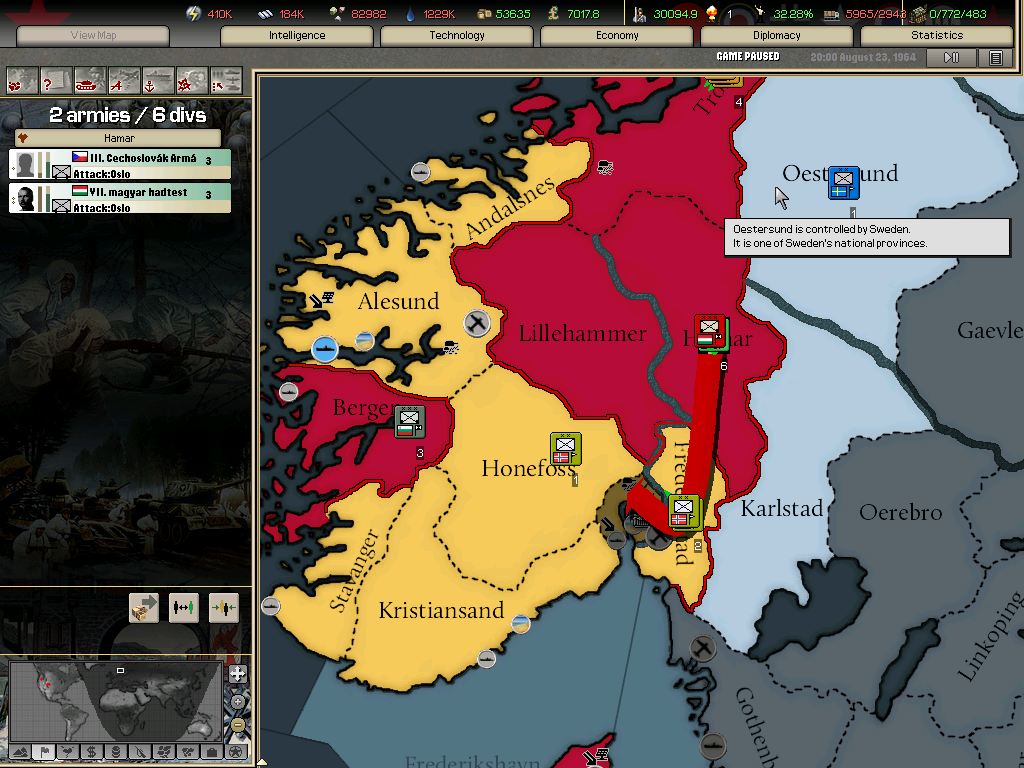
Task: Open the Intelligence tab
Action: pos(297,35)
